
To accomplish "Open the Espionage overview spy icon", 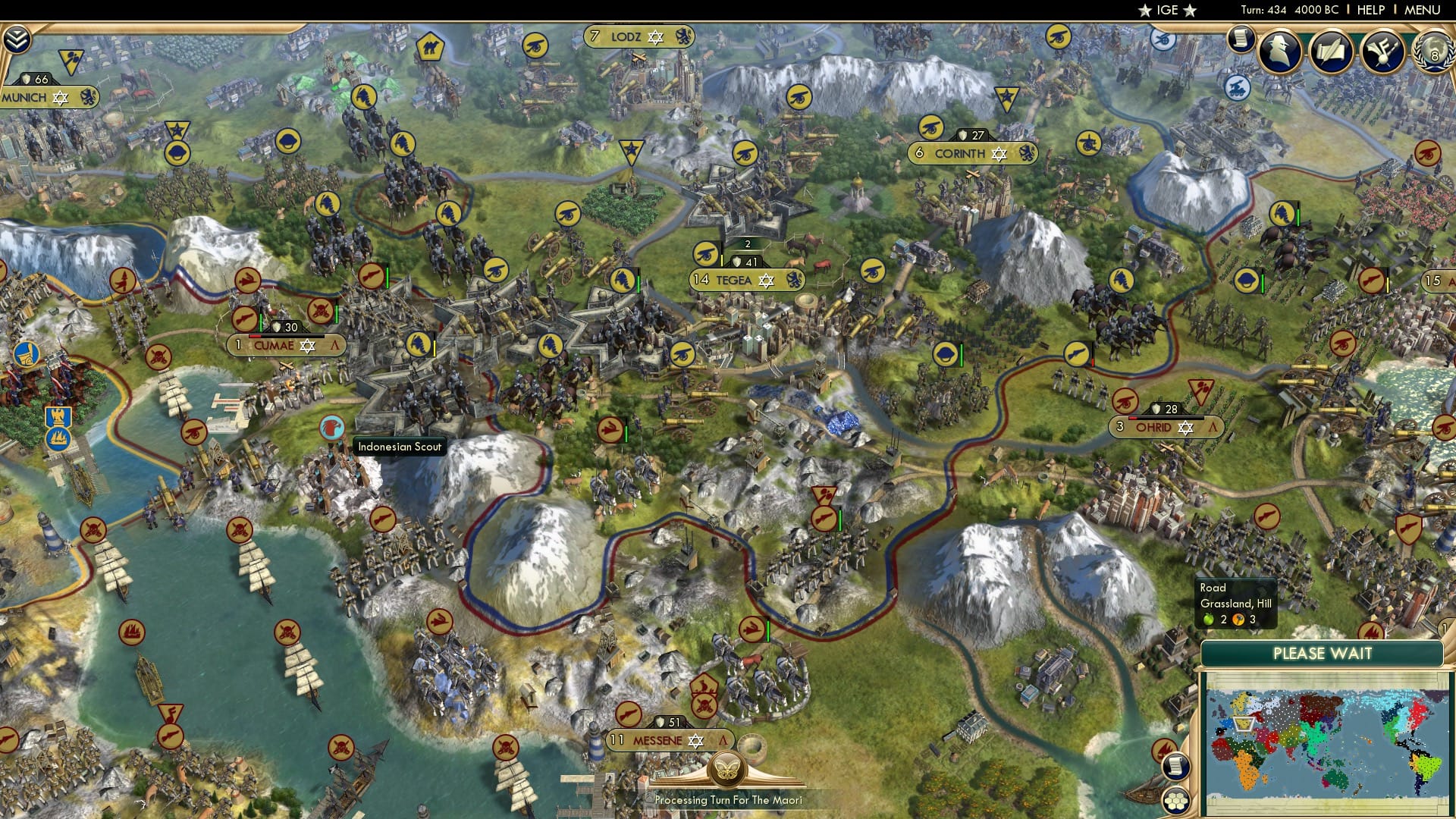I will (1279, 50).
